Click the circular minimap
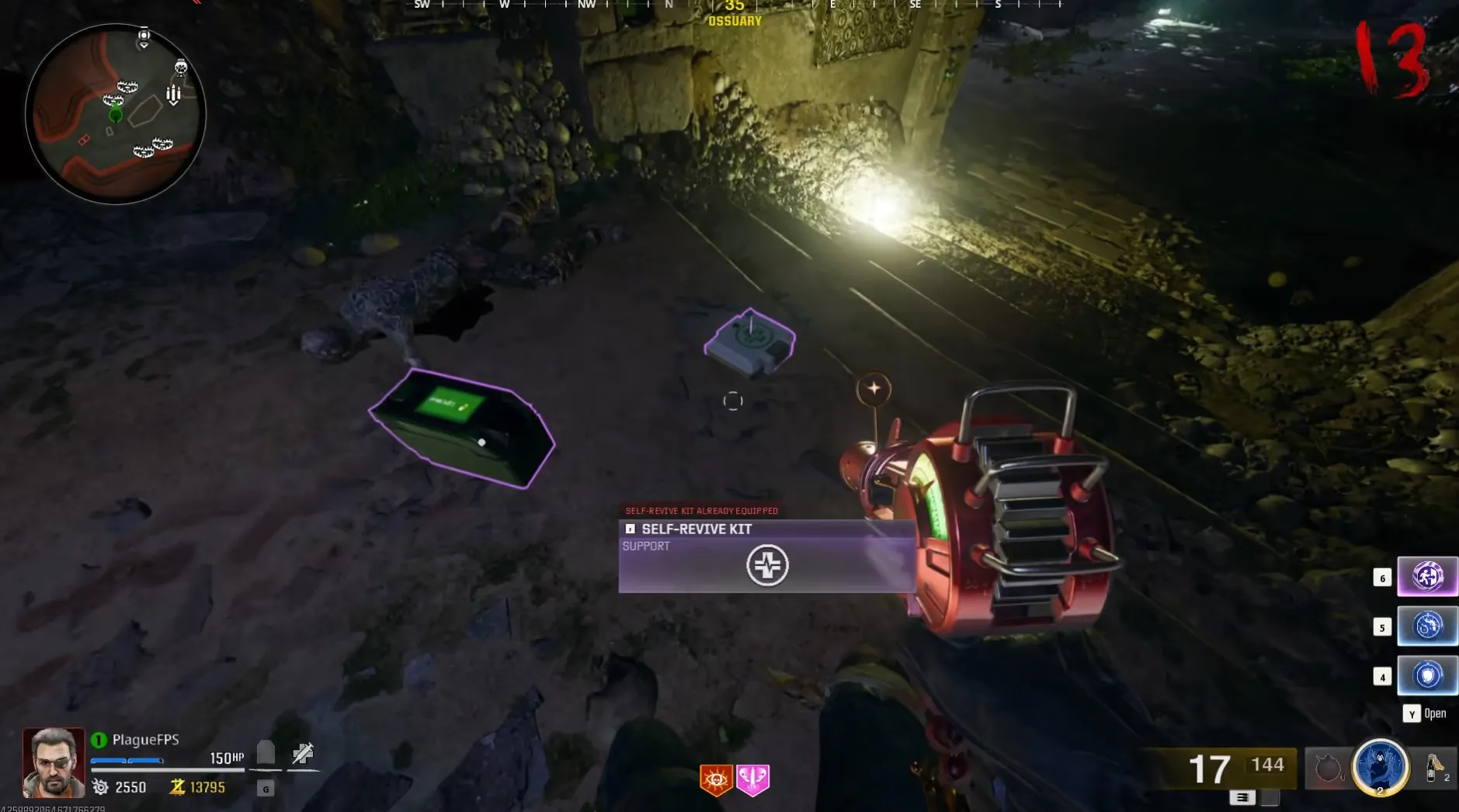The height and width of the screenshot is (812, 1459). coord(116,114)
